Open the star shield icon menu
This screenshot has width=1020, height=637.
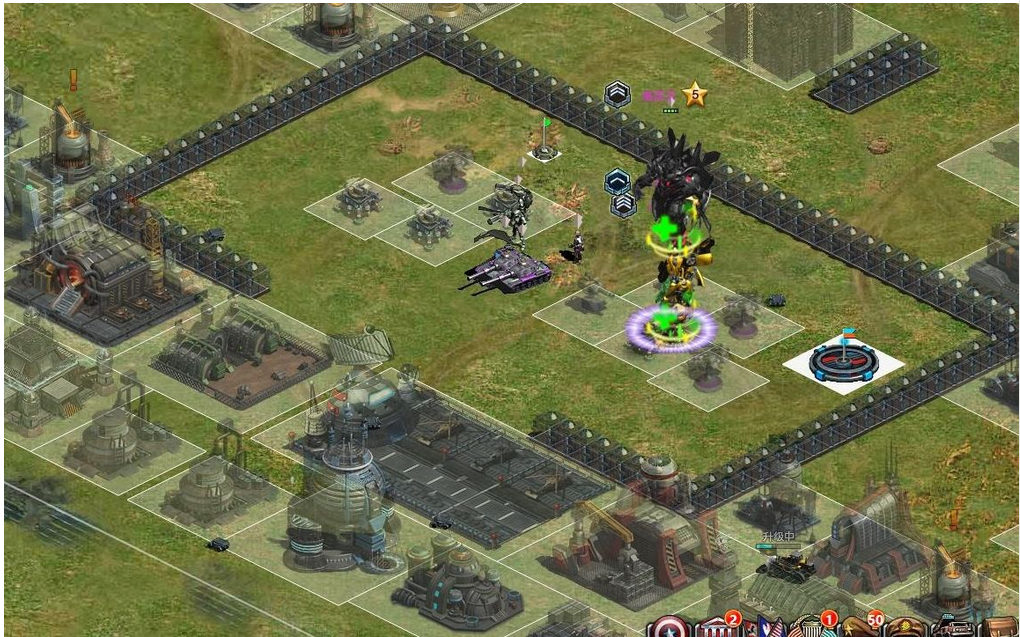668,629
